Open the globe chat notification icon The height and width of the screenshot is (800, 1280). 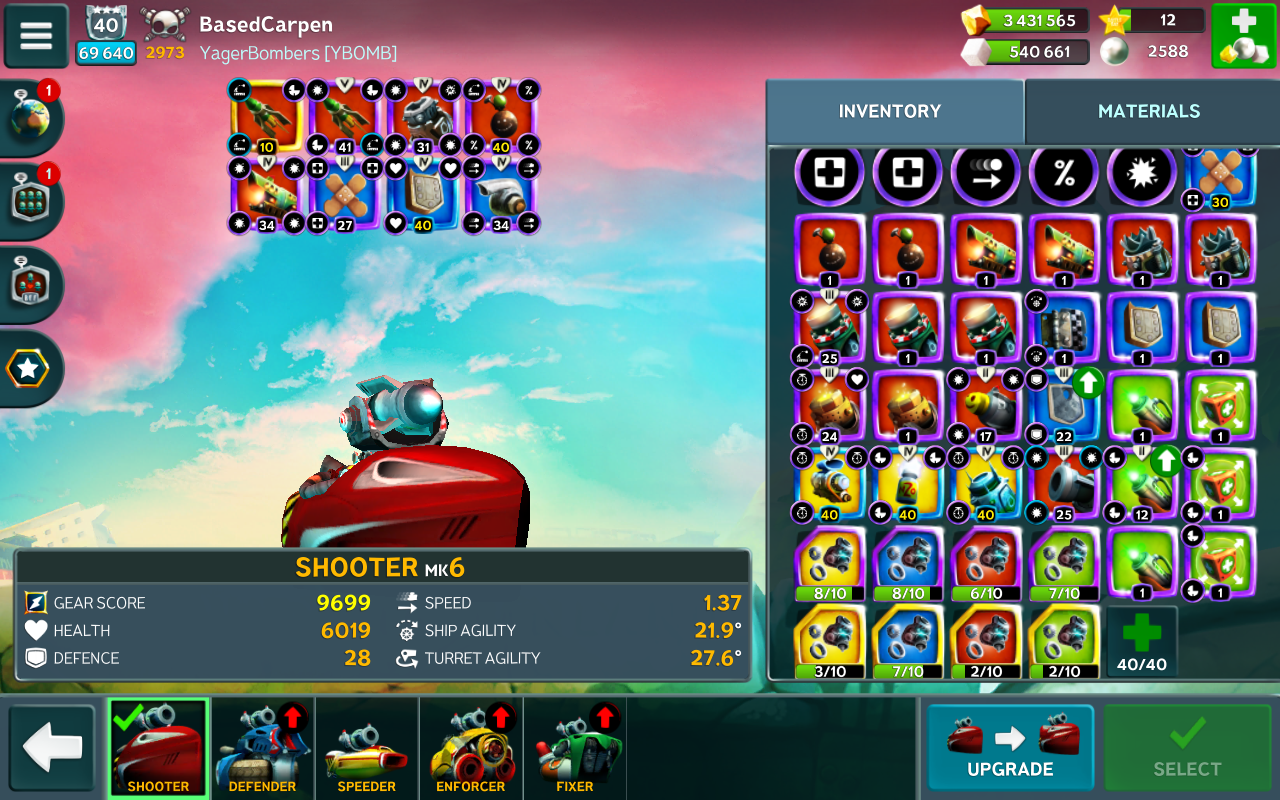30,118
